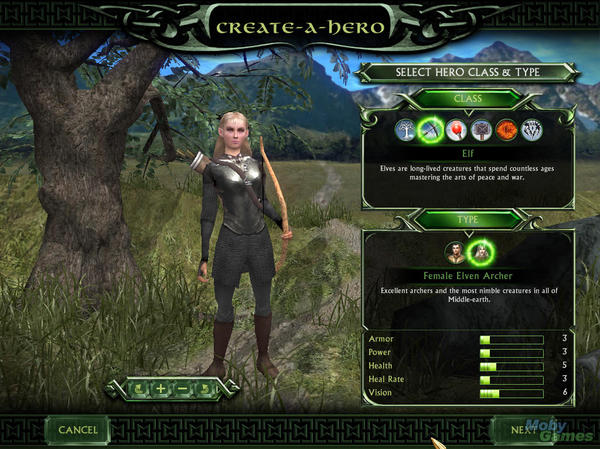Viewport: 600px width, 449px height.
Task: Zoom out with the minus button
Action: tap(182, 388)
